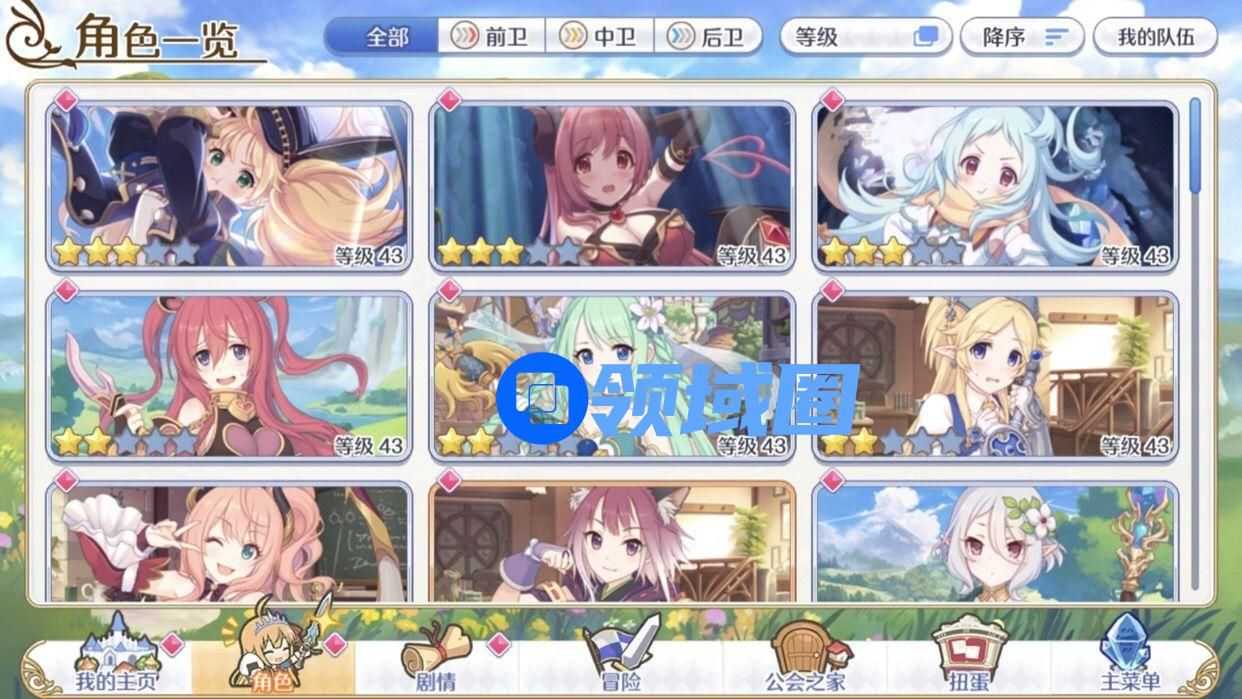Image resolution: width=1242 pixels, height=699 pixels.
Task: Open the 扭蛋 gacha menu
Action: [x=966, y=662]
